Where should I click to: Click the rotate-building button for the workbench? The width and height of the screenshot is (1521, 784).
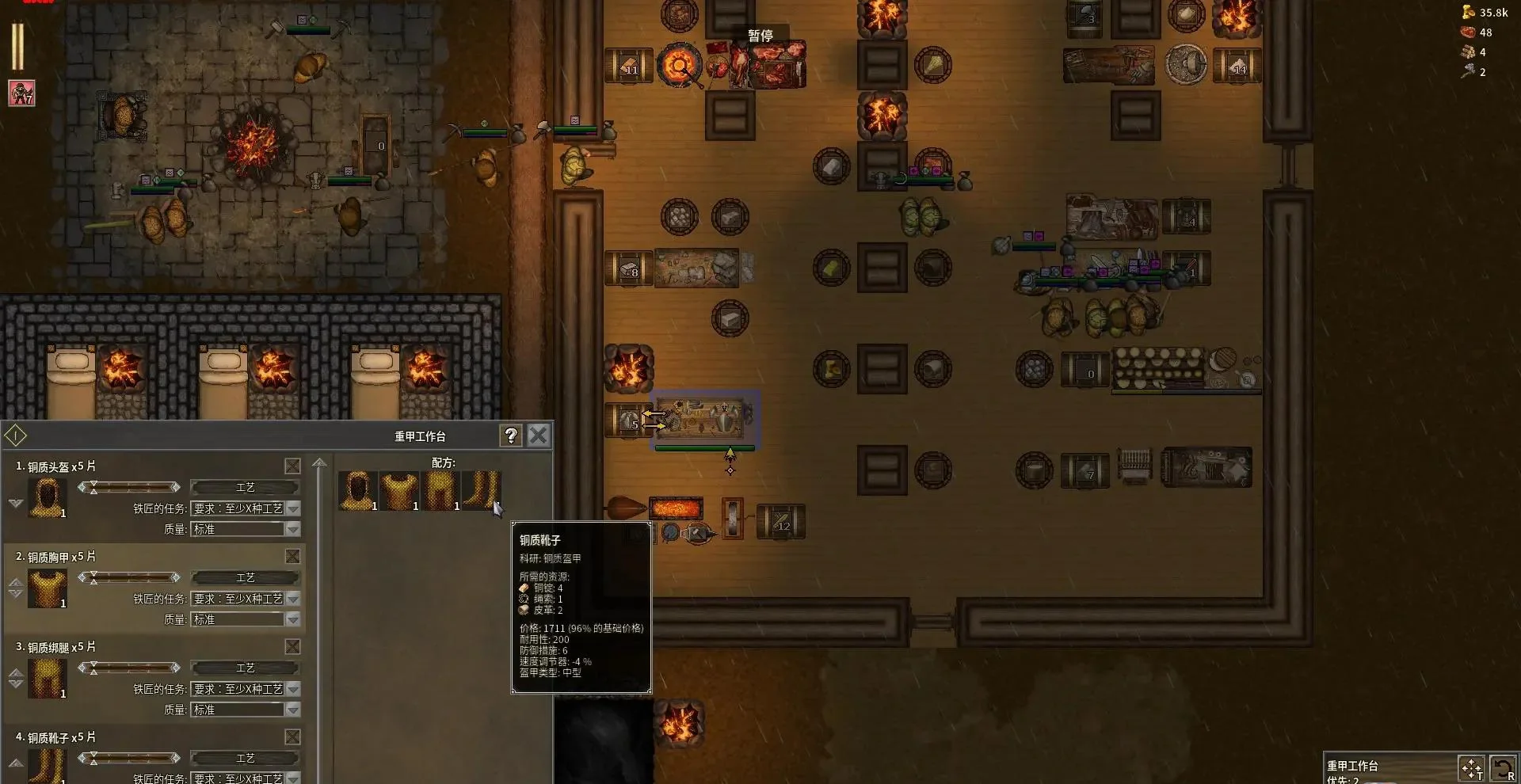(x=1503, y=768)
